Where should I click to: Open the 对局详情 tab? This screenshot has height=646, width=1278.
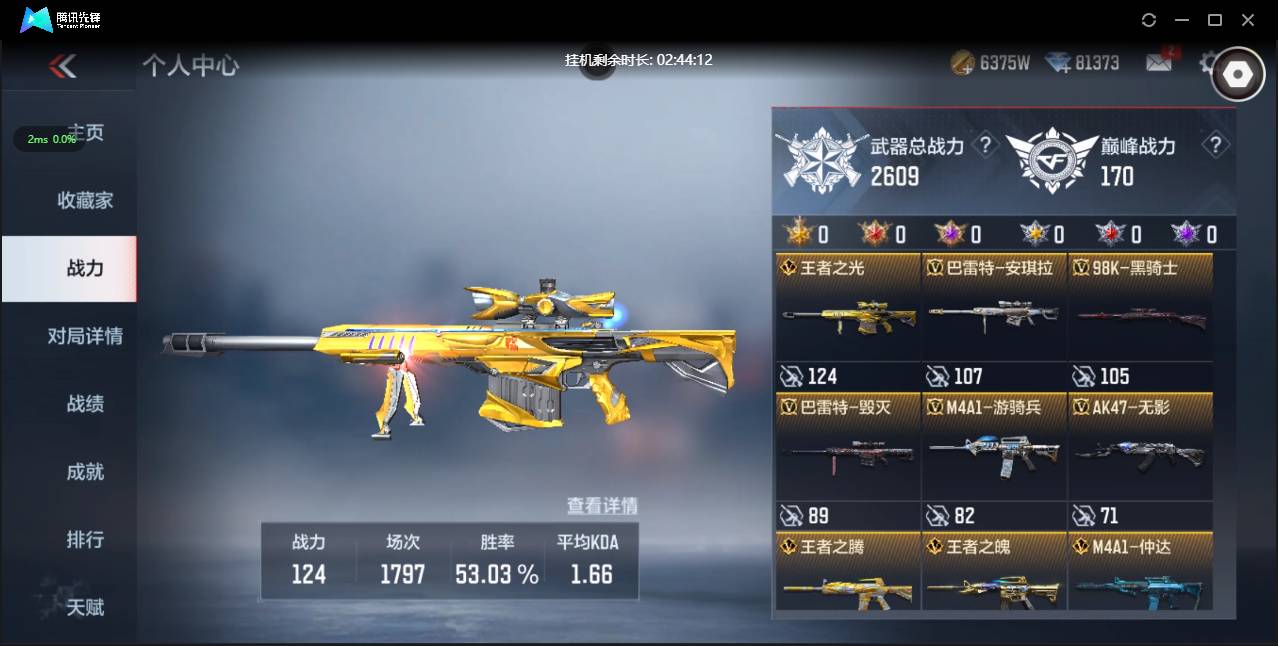[x=85, y=336]
